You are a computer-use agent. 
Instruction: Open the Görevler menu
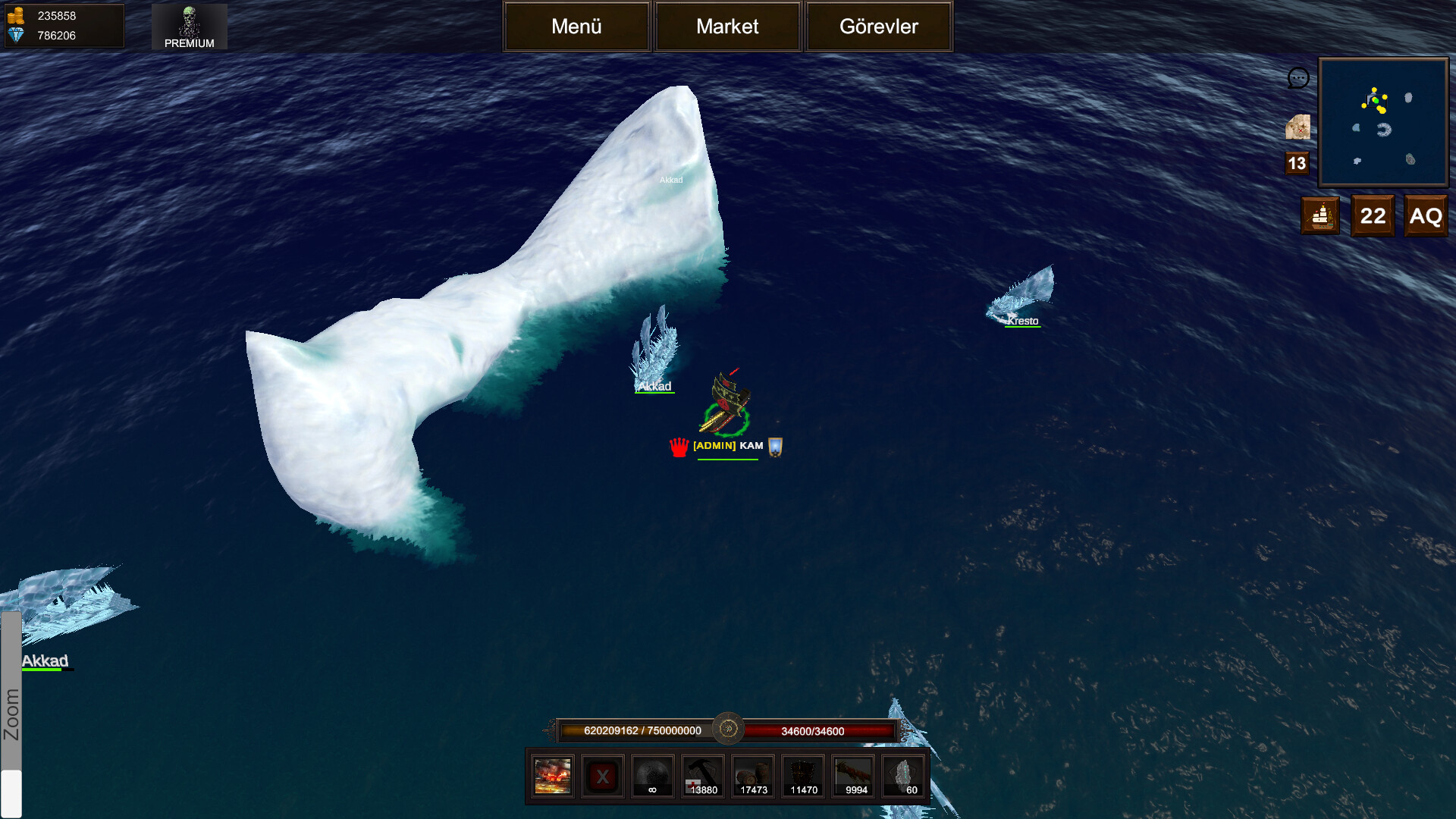point(878,27)
